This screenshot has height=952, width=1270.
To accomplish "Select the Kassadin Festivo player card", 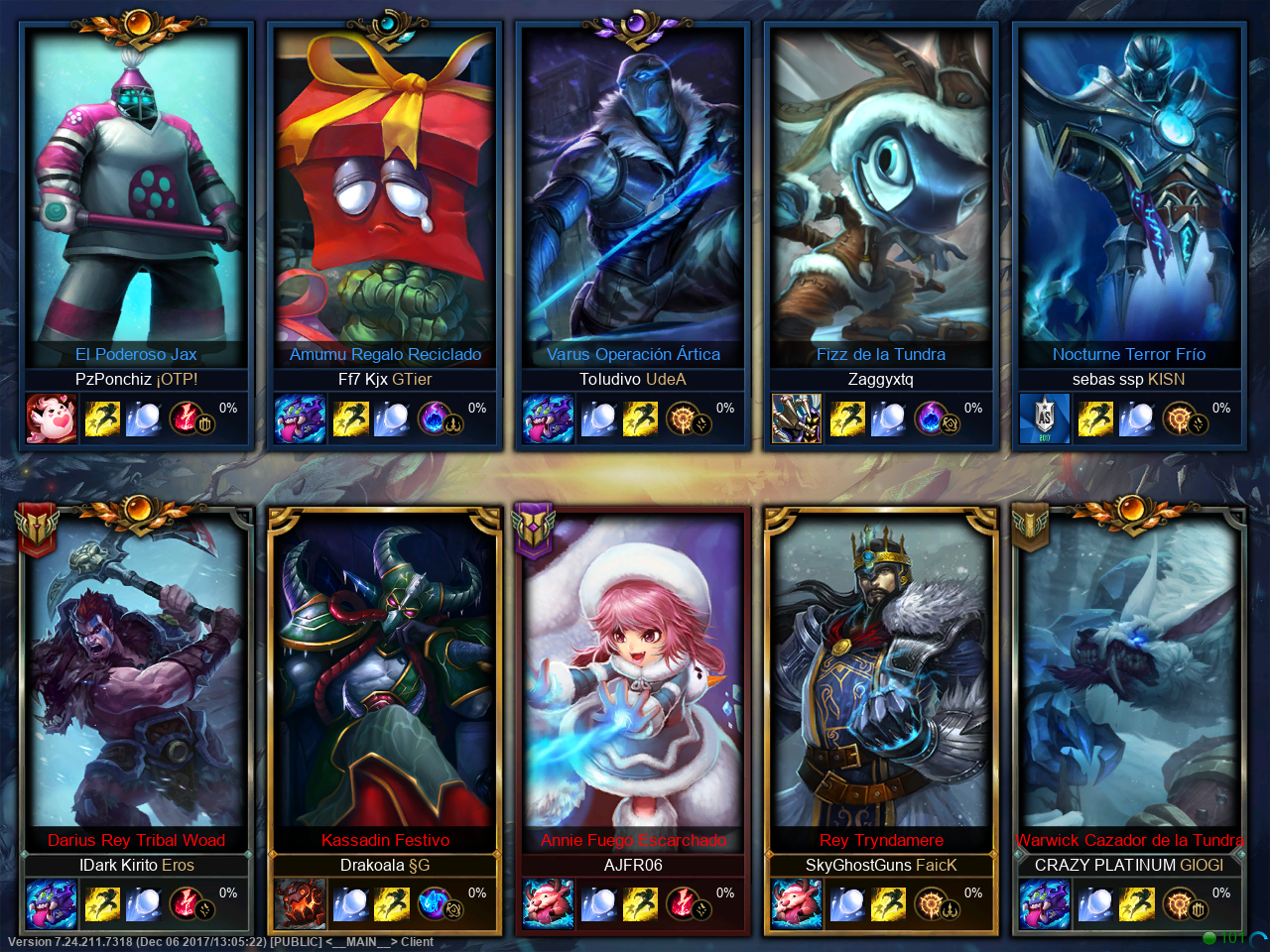I will [x=385, y=674].
